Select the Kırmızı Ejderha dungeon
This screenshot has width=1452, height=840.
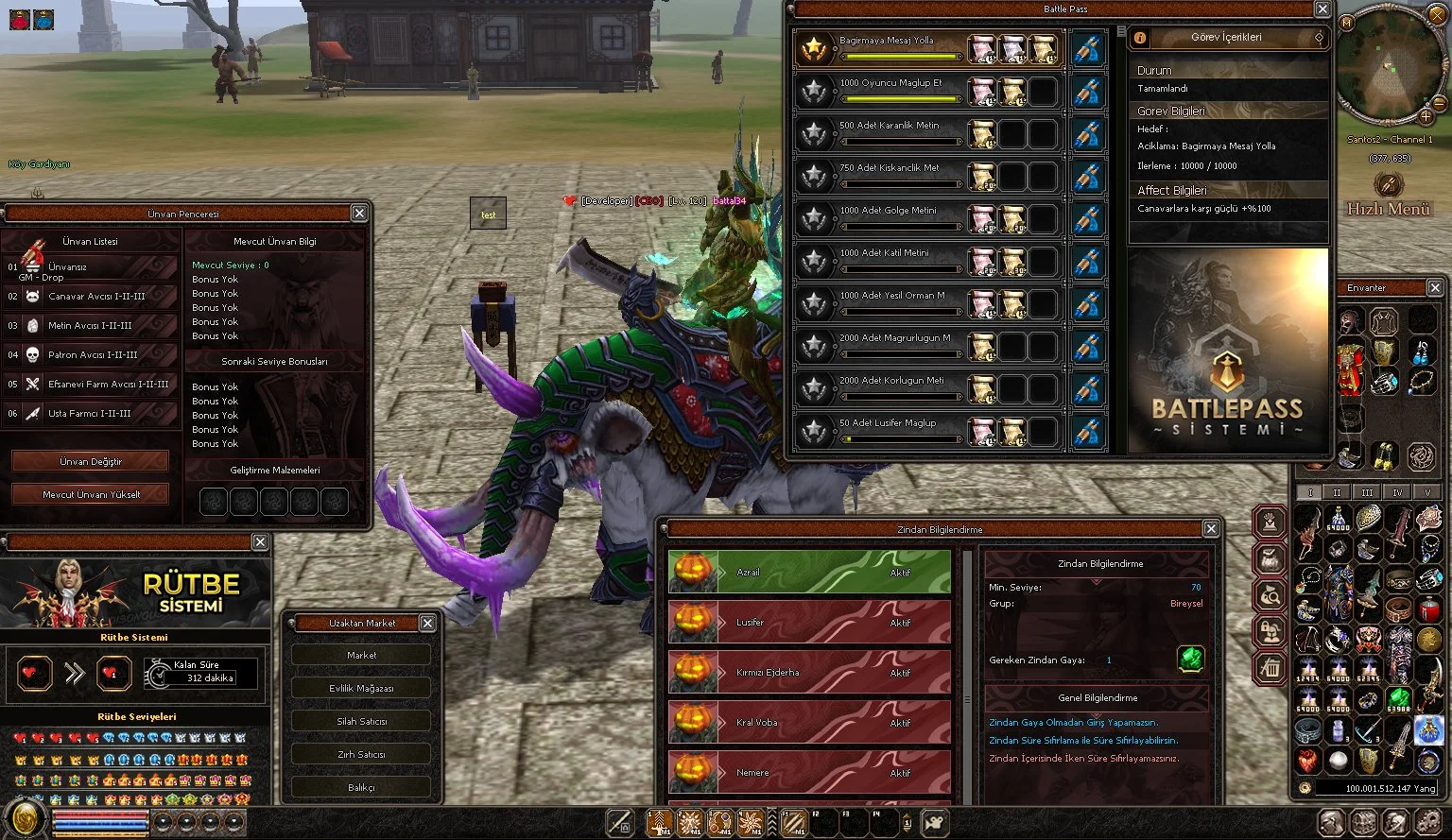(809, 673)
